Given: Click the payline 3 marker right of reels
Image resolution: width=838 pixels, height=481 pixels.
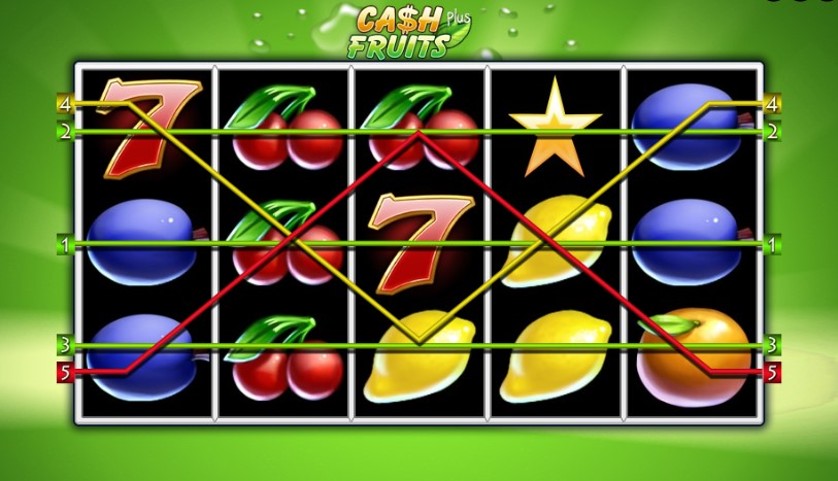Looking at the screenshot, I should (772, 345).
